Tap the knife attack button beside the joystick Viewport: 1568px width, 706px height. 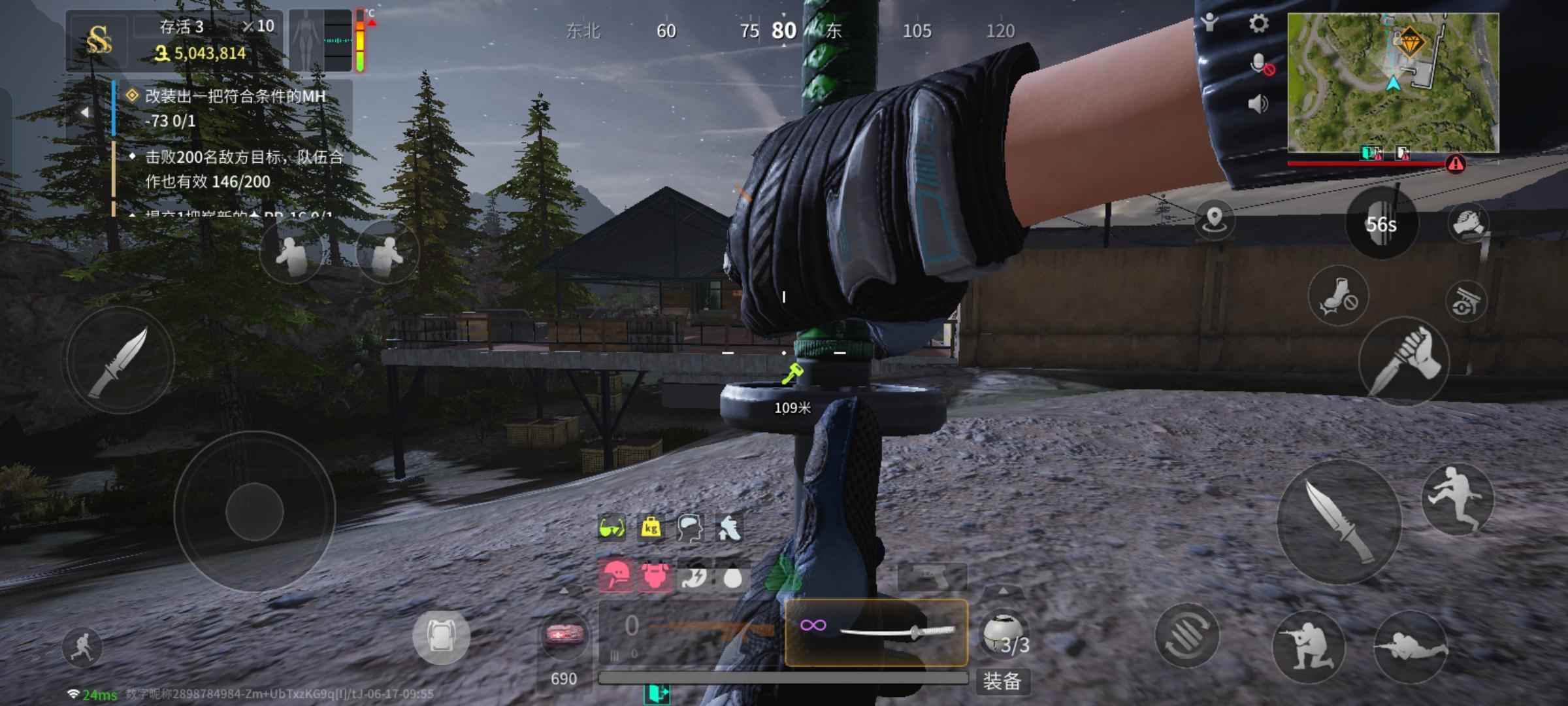[x=119, y=360]
